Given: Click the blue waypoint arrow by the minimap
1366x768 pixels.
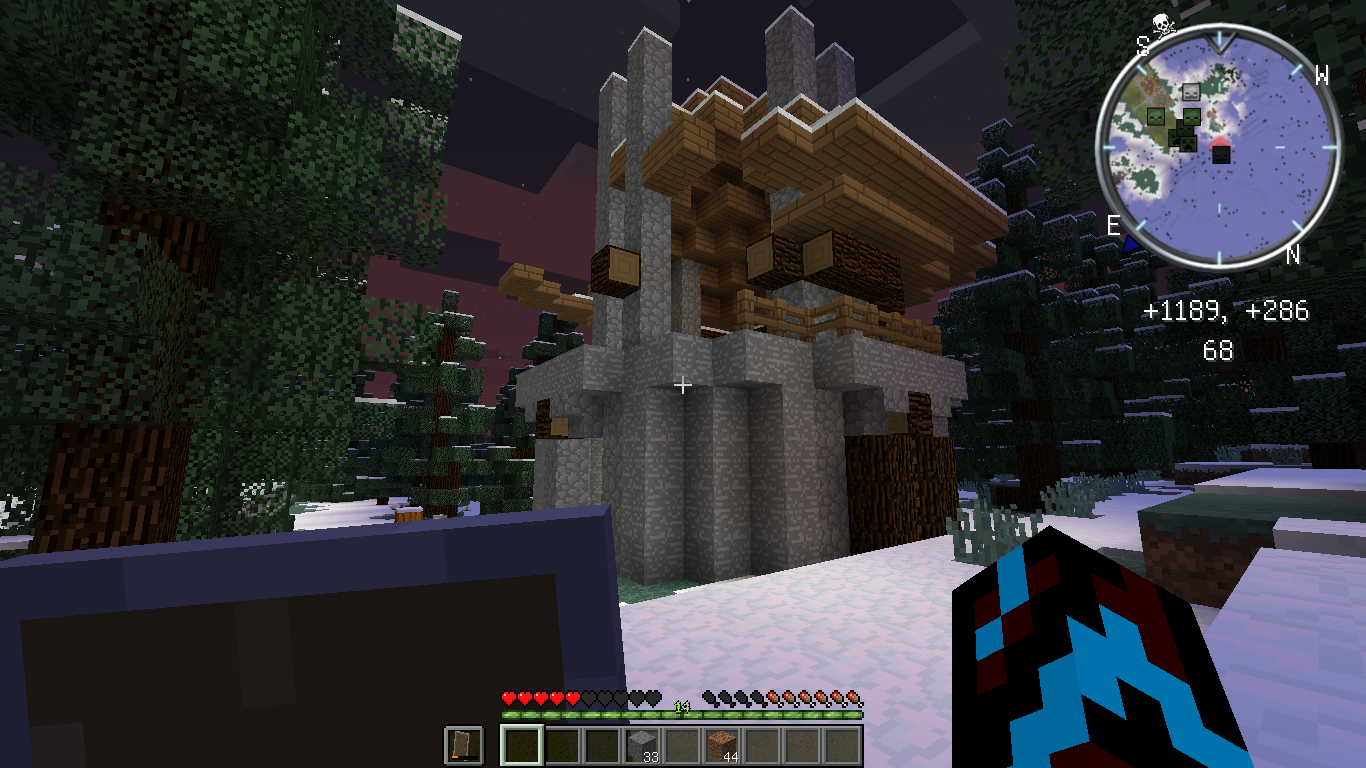Looking at the screenshot, I should coord(1132,242).
